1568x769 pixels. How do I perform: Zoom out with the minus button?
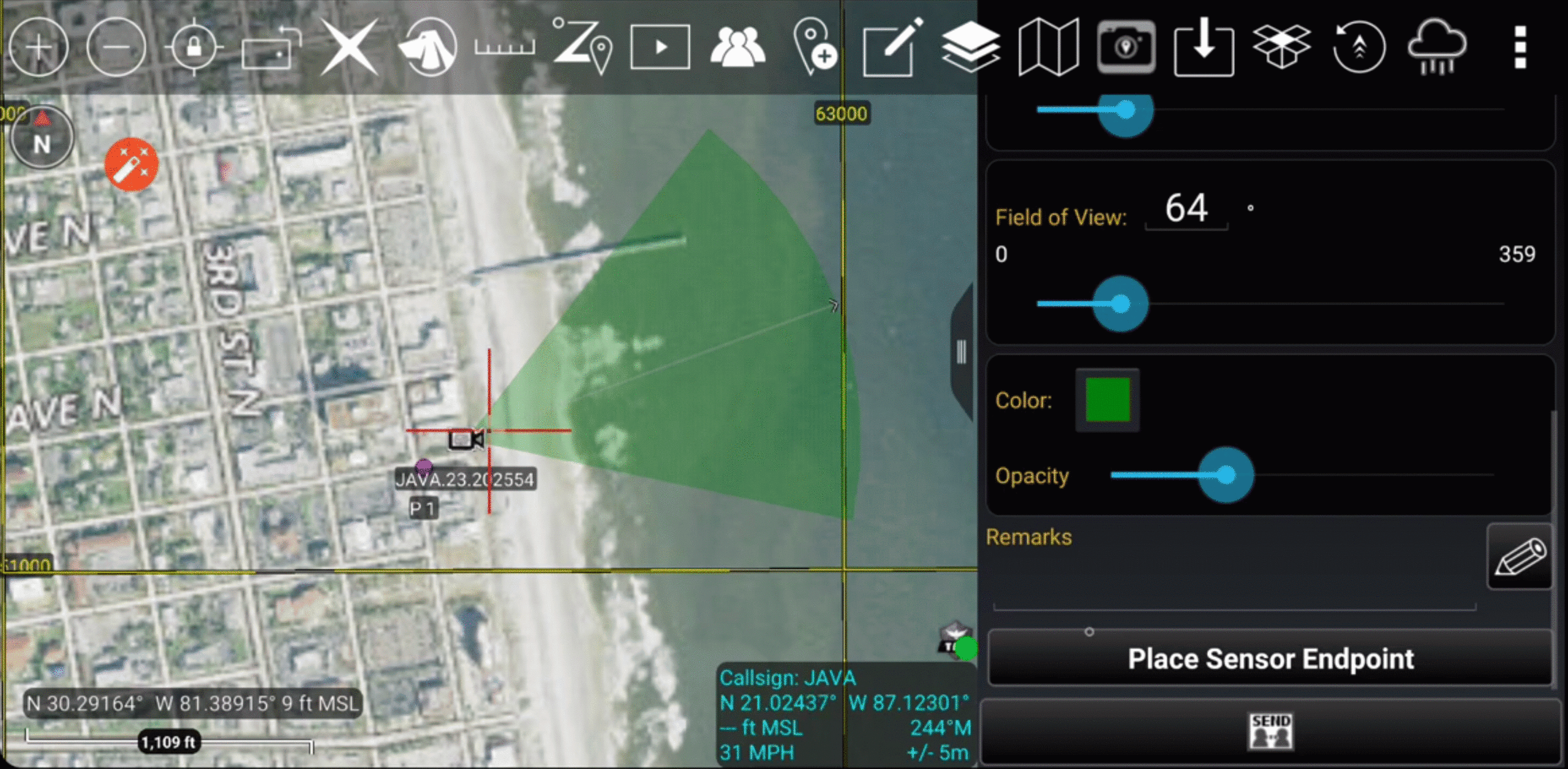pos(116,47)
